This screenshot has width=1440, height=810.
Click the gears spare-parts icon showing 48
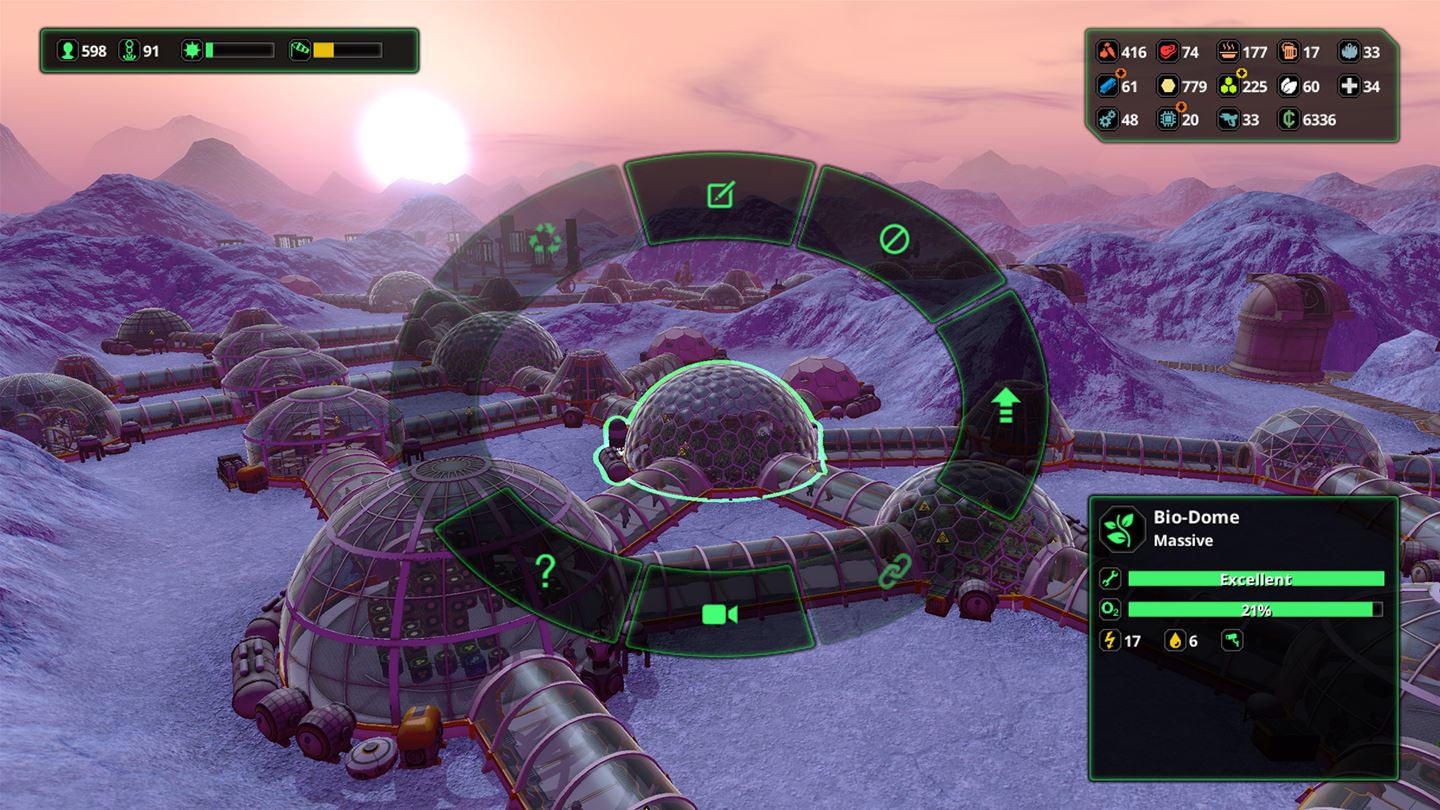click(x=1108, y=120)
